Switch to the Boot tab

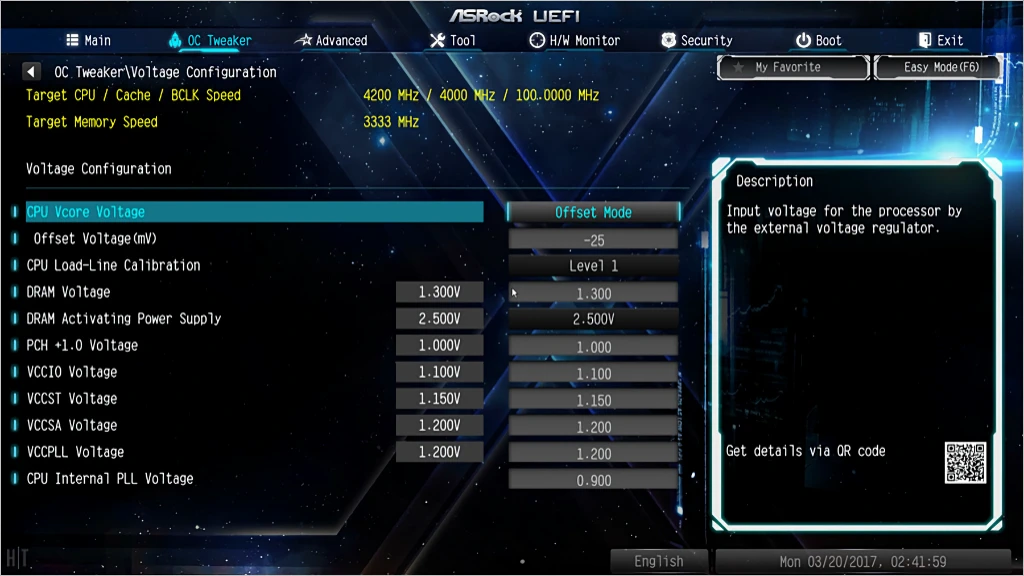819,41
